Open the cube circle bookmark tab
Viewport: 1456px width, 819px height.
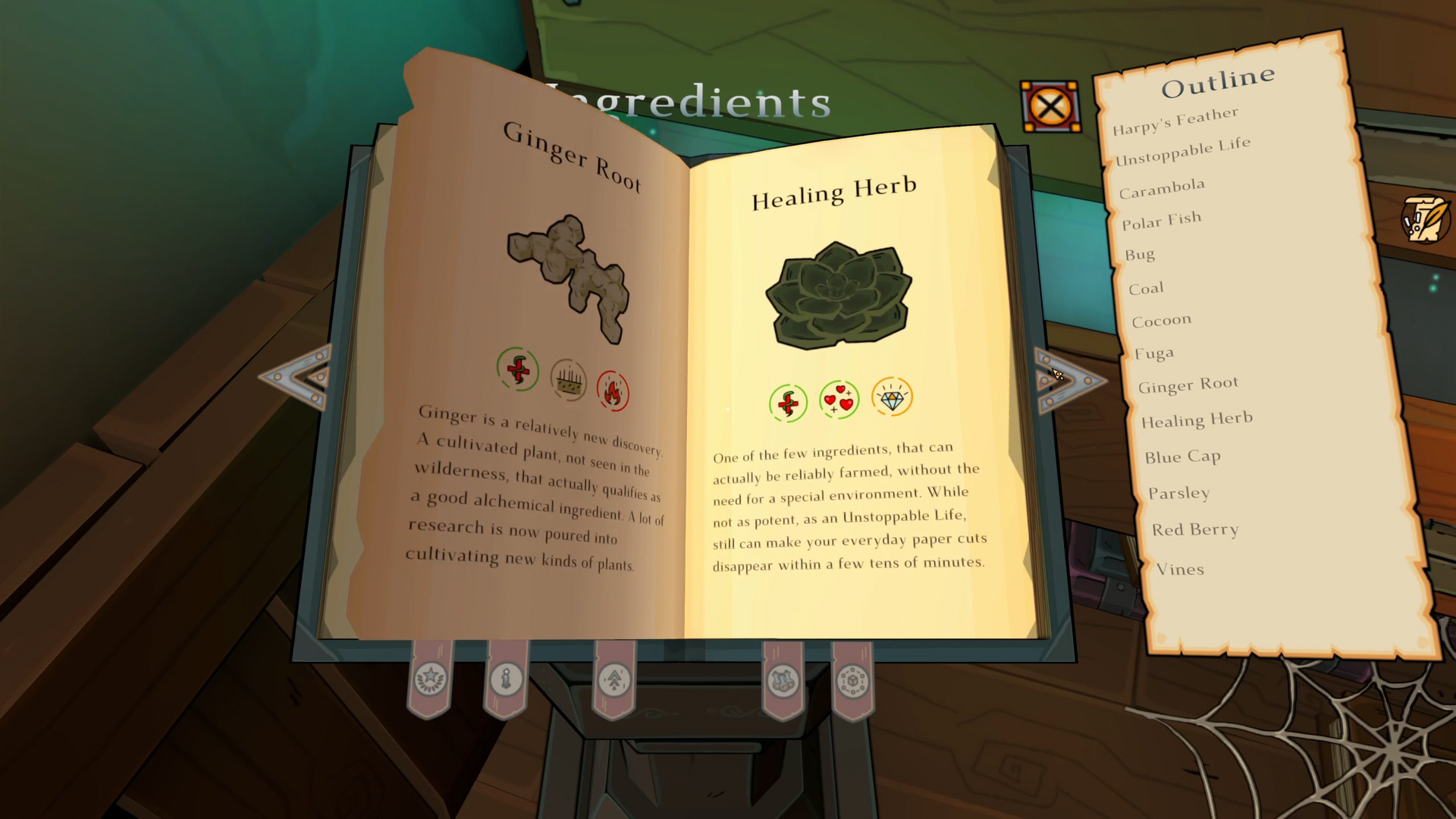(x=852, y=680)
